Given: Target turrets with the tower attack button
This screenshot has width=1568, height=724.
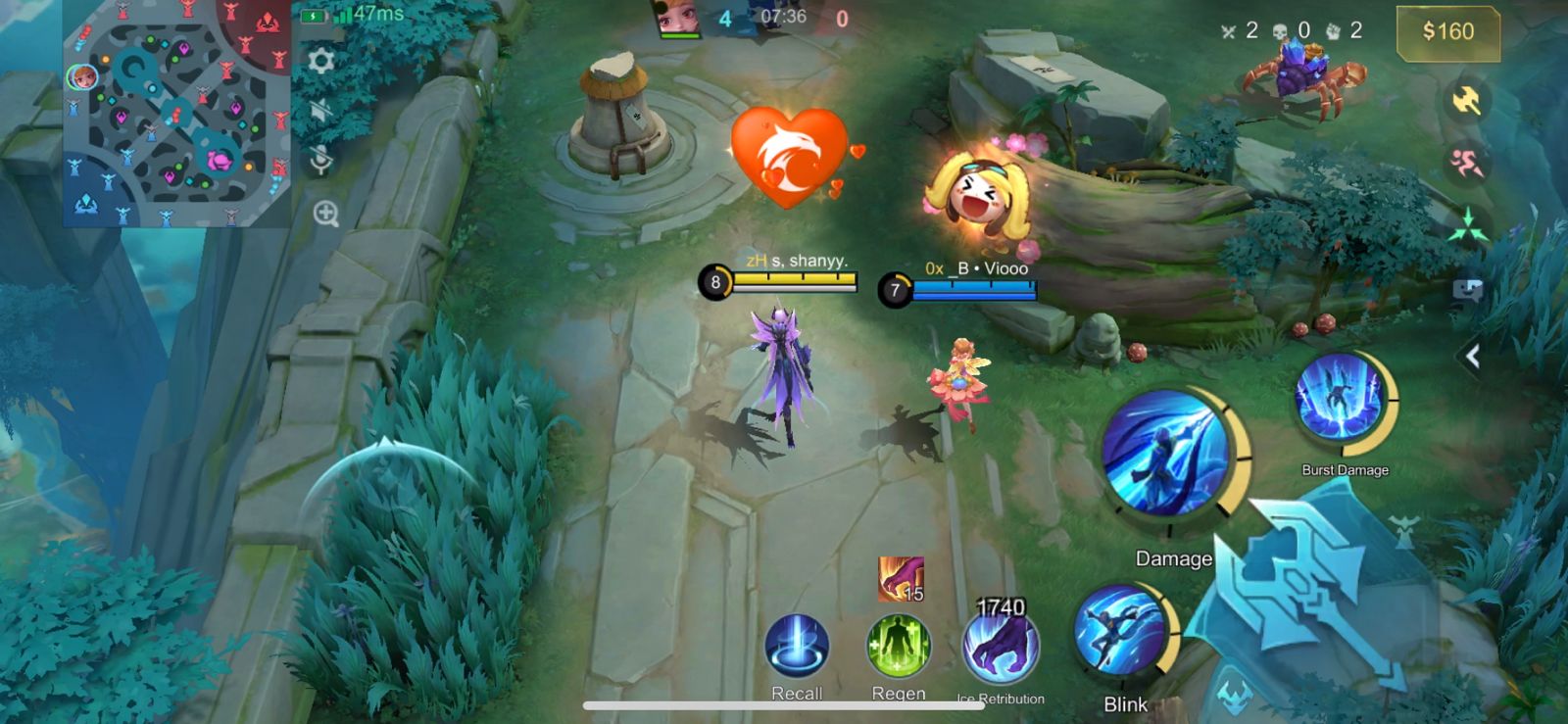Looking at the screenshot, I should coord(1403,532).
